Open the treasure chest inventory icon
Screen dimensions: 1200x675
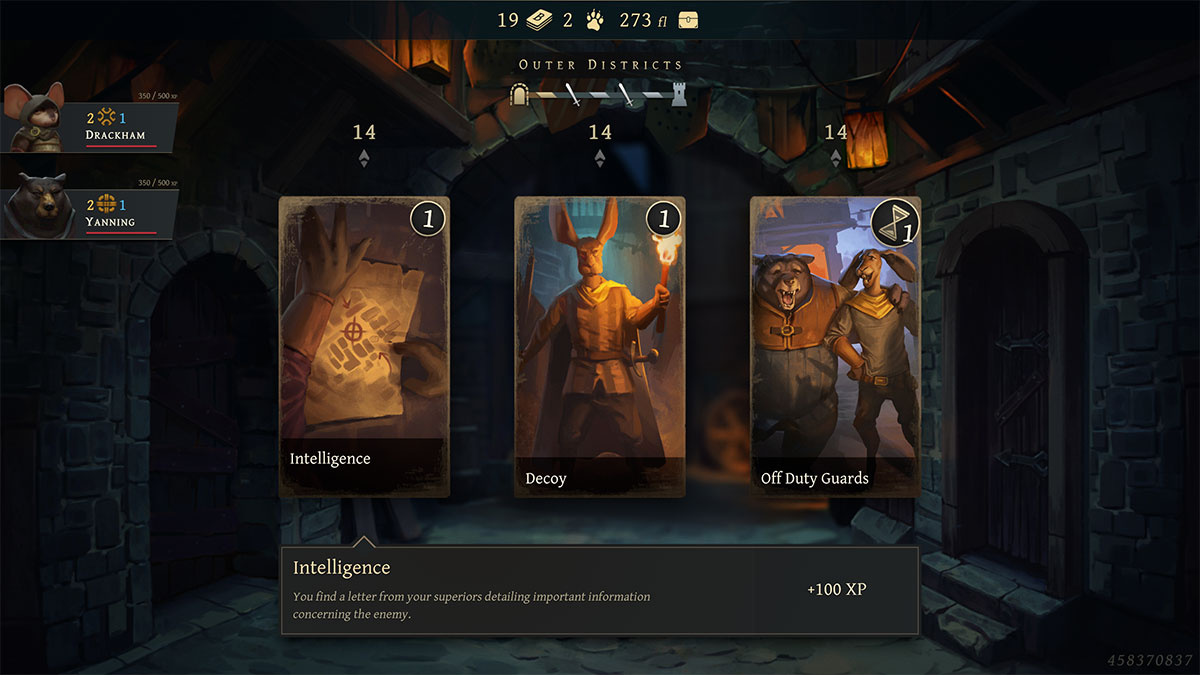coord(687,20)
